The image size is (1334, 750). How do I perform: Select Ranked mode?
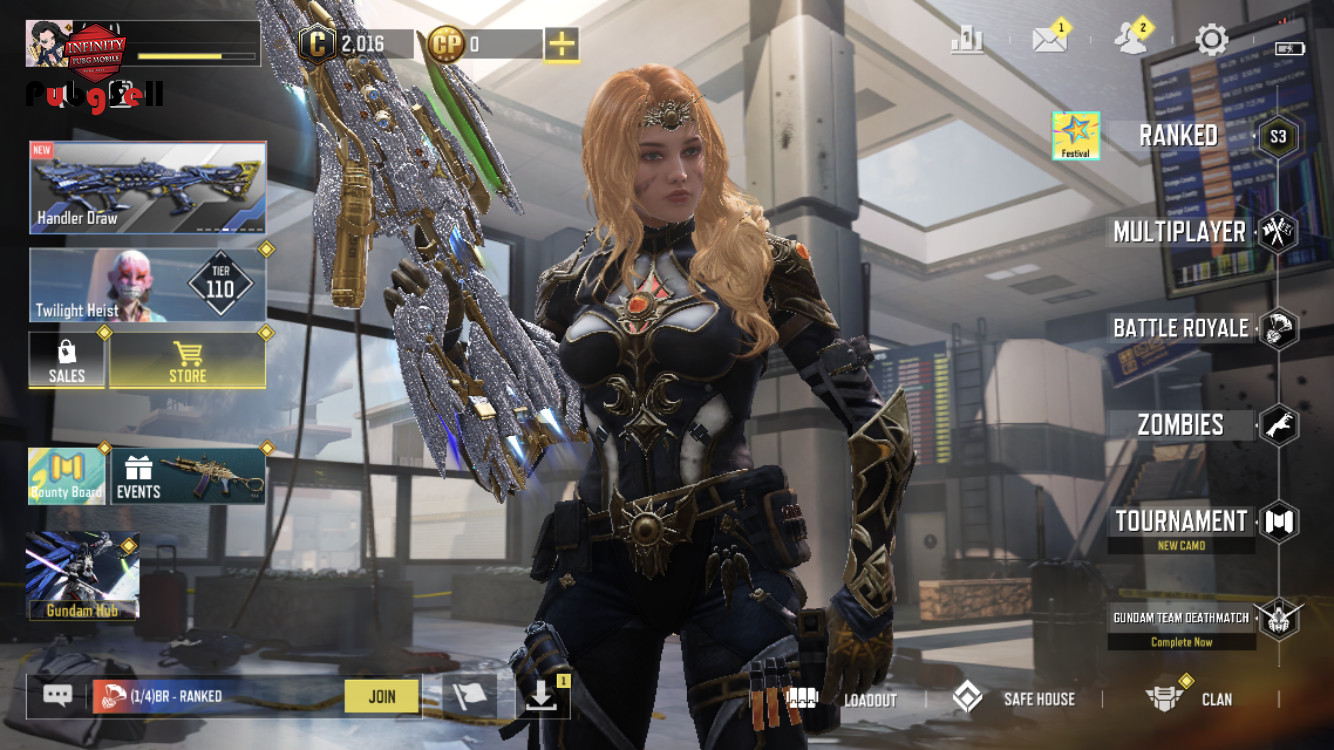pos(1179,136)
